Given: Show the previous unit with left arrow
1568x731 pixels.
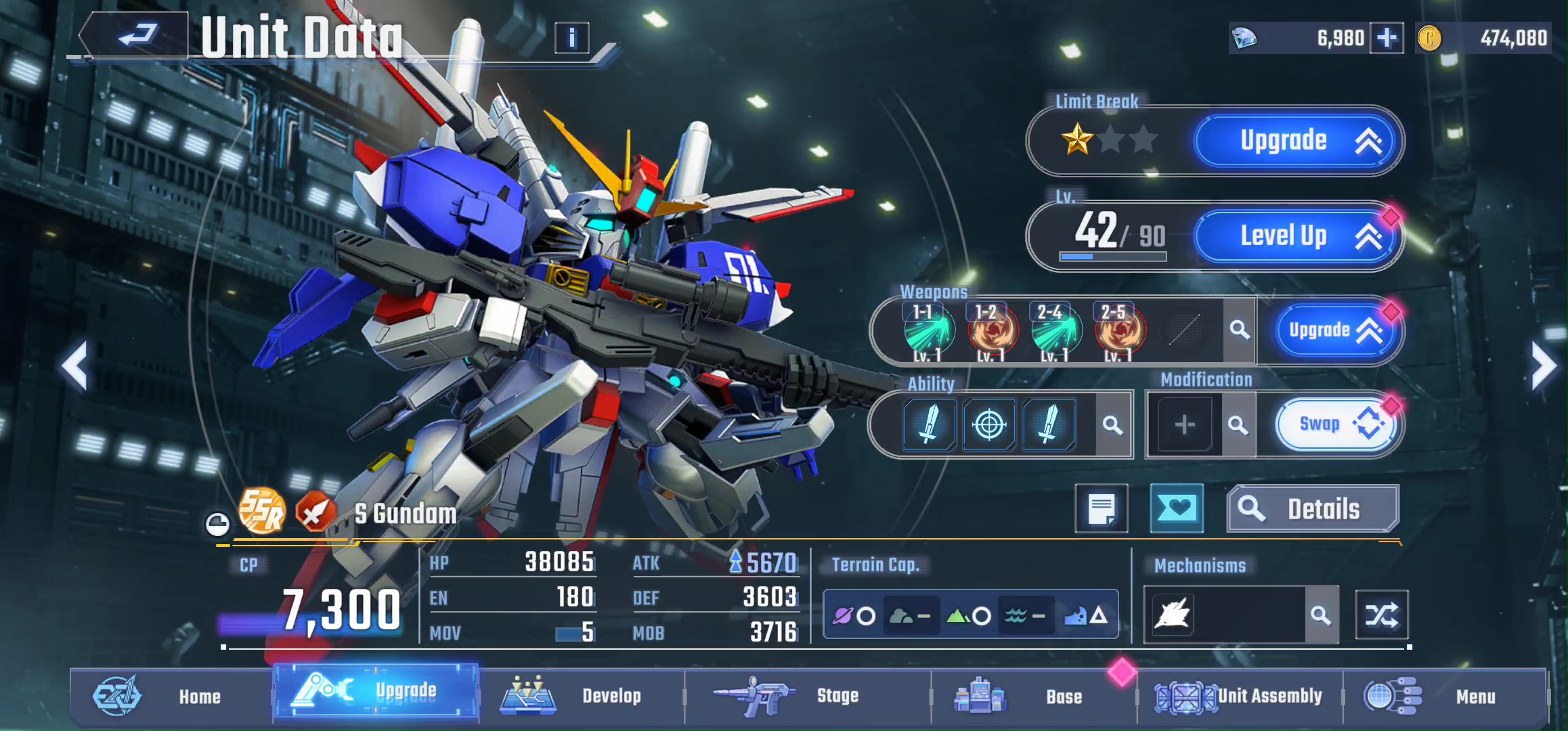Looking at the screenshot, I should click(x=74, y=366).
